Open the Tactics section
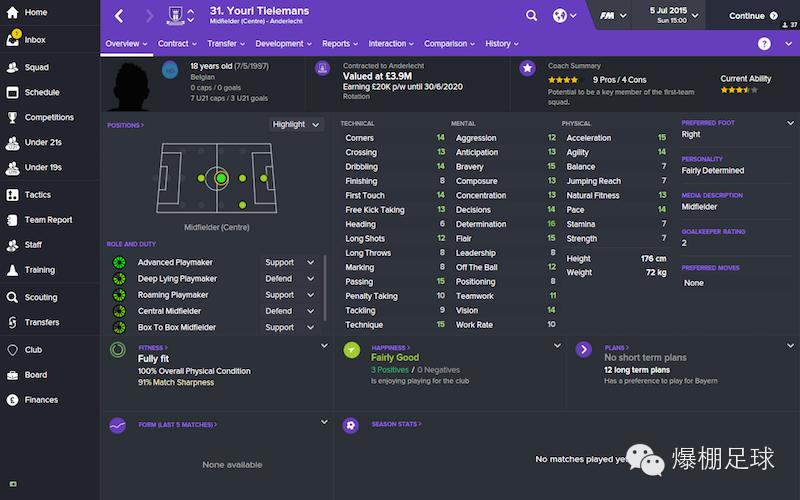Image resolution: width=800 pixels, height=500 pixels. [x=37, y=194]
